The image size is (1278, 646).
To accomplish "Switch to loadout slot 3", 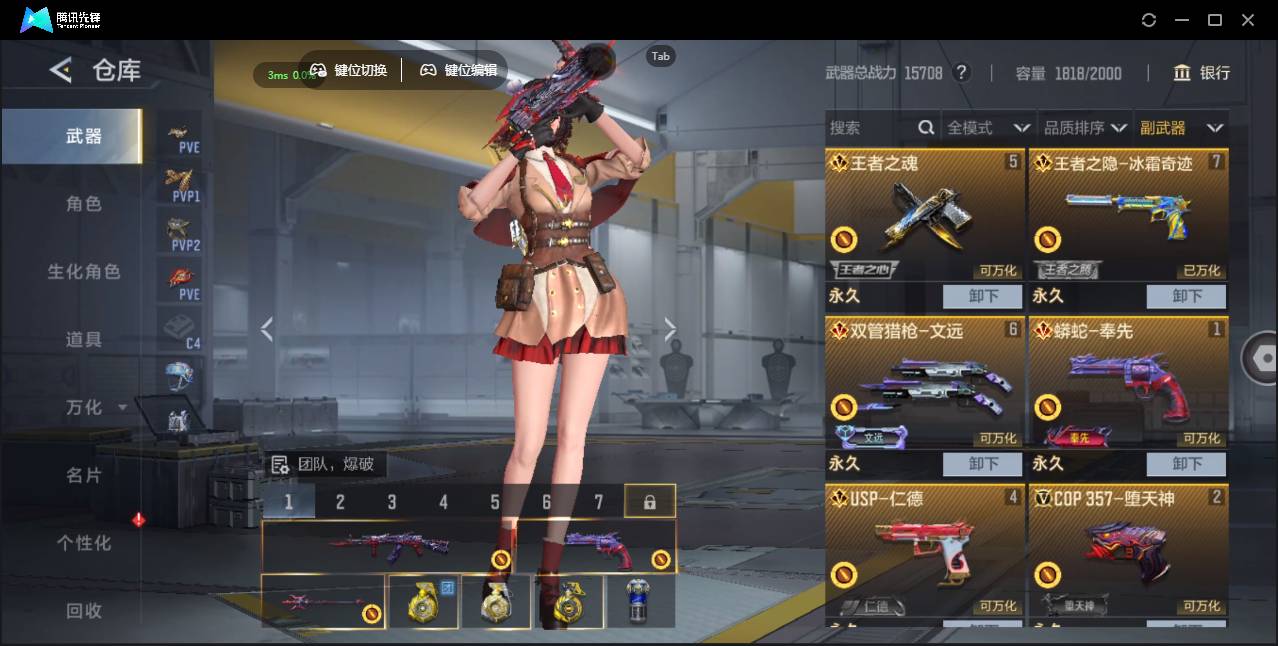I will (x=392, y=502).
